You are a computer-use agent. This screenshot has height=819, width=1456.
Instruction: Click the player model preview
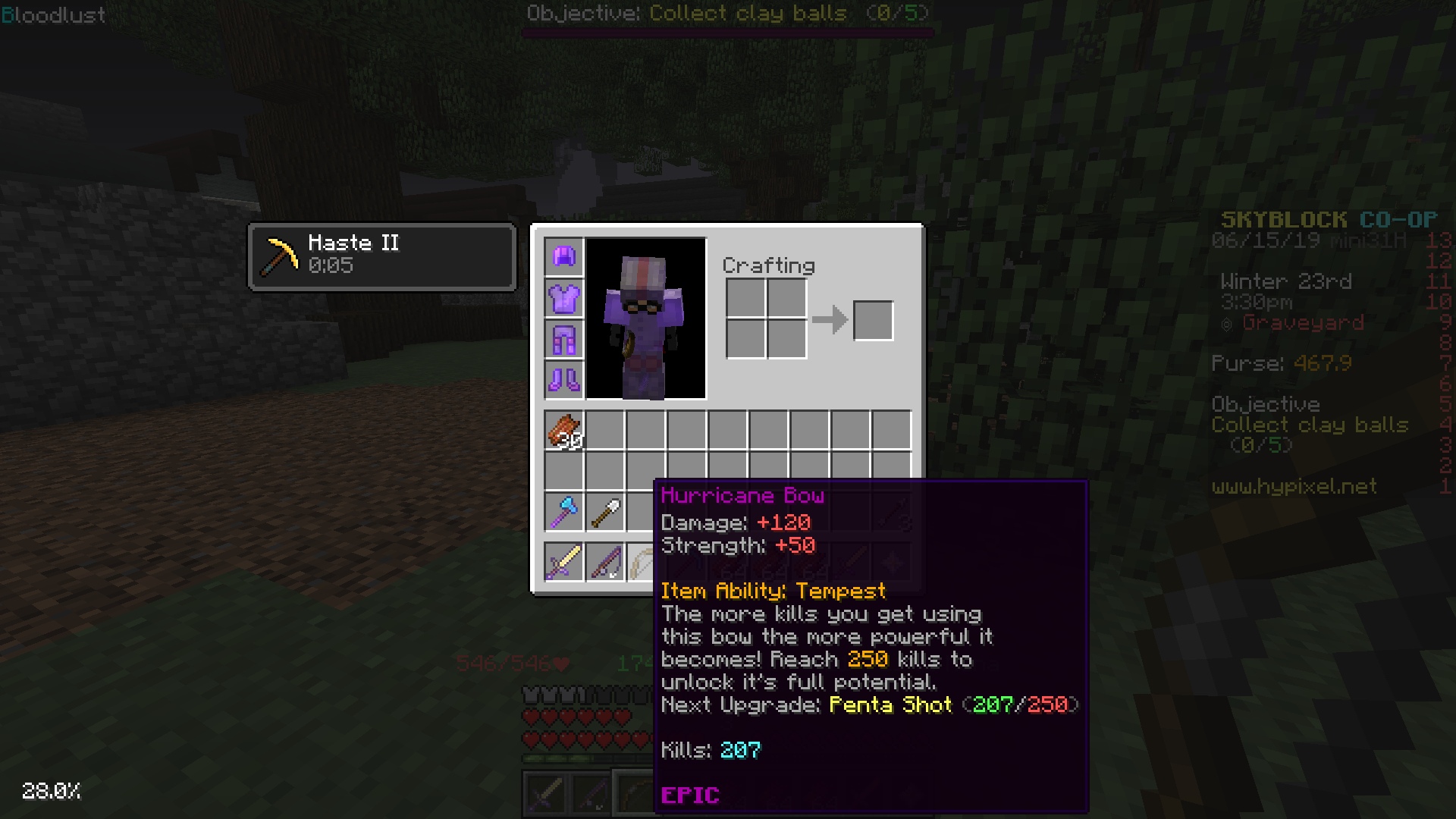(x=645, y=317)
